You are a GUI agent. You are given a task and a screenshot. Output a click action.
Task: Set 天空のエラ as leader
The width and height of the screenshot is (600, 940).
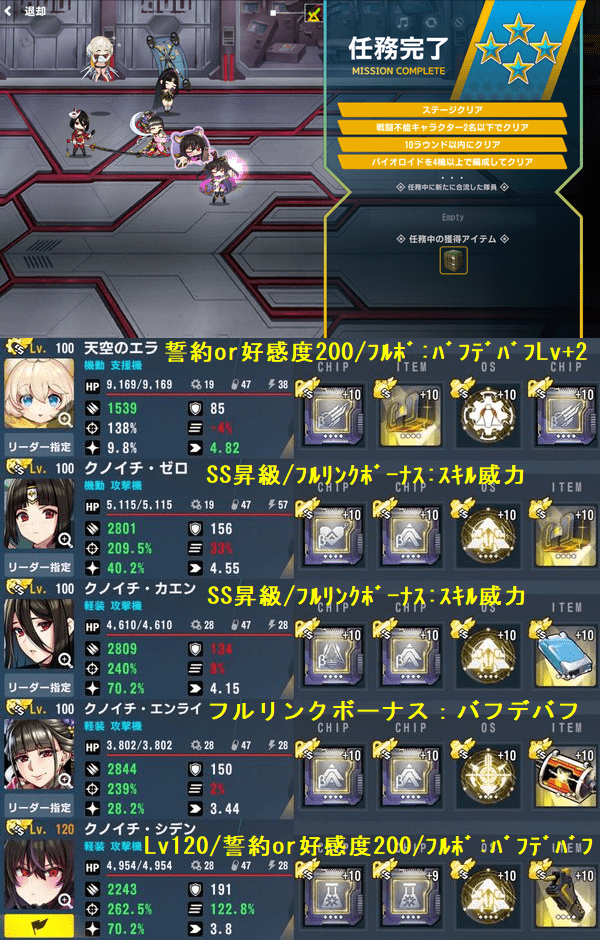coord(38,447)
